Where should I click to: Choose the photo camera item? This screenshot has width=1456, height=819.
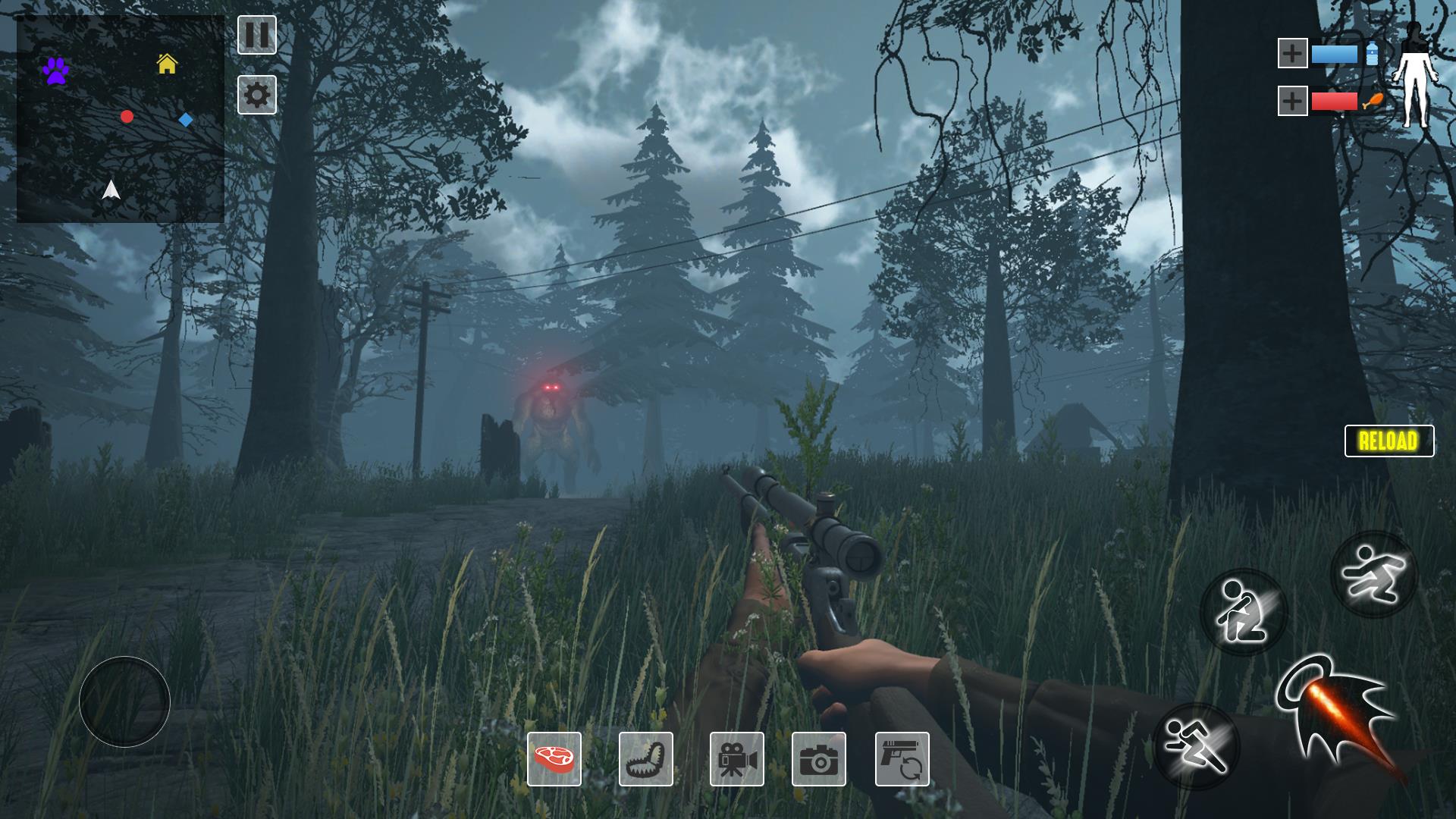(x=819, y=758)
